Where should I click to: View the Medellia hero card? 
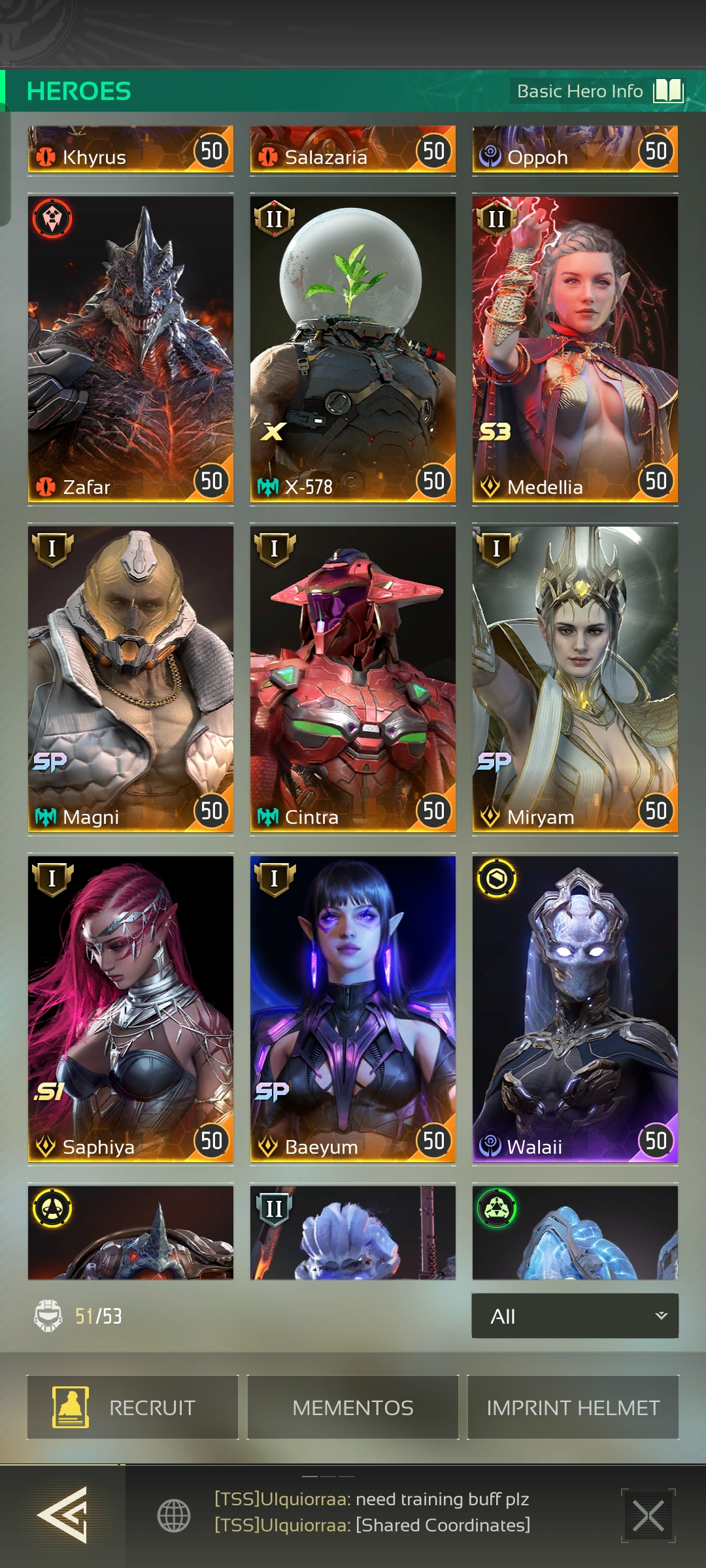click(x=575, y=349)
